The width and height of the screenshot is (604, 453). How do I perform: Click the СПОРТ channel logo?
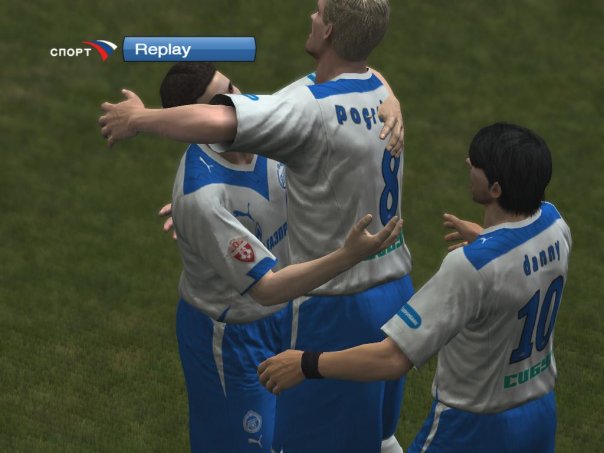pos(84,50)
